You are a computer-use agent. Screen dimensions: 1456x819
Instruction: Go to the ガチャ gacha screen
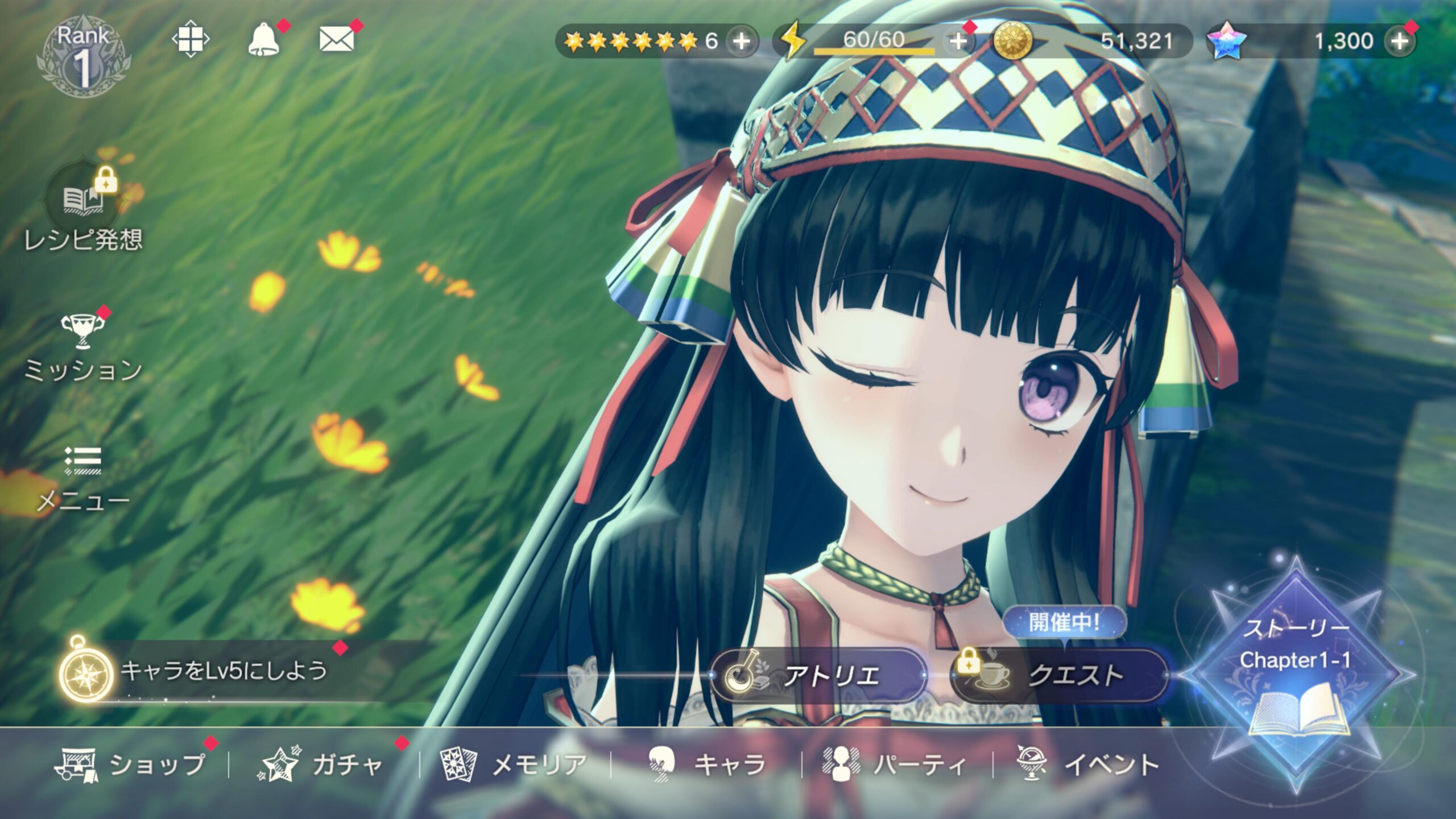[x=322, y=764]
